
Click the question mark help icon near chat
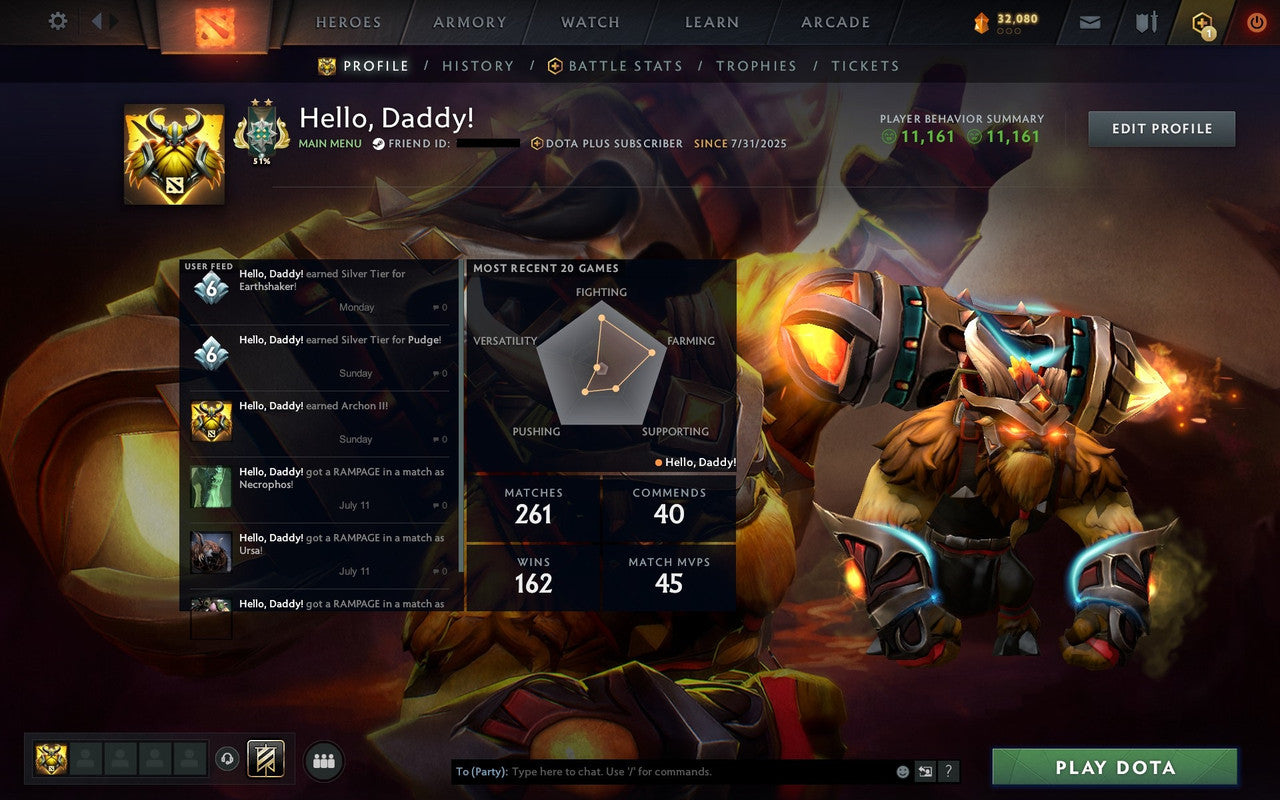point(947,772)
